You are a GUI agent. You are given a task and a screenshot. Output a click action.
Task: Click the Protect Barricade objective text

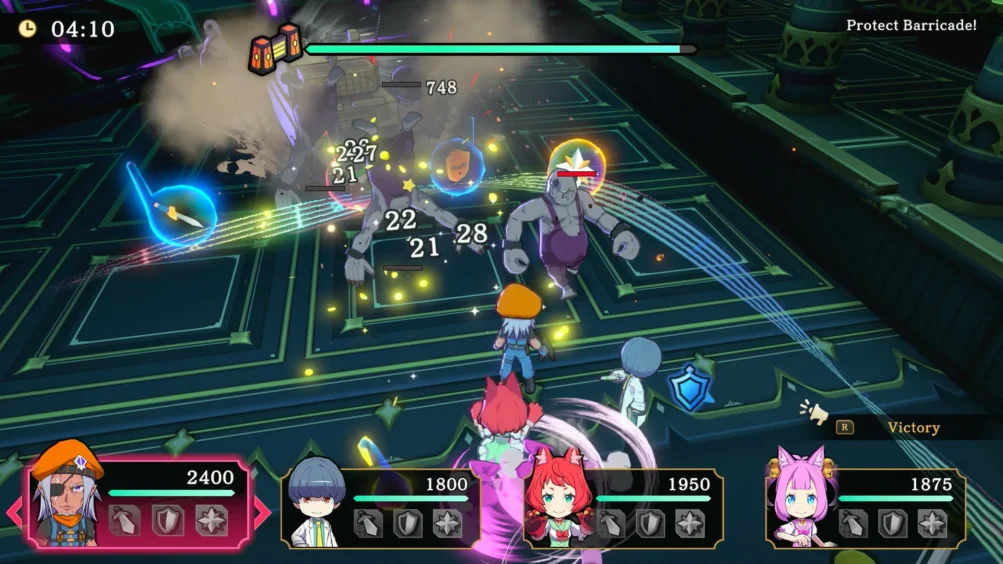tap(911, 25)
